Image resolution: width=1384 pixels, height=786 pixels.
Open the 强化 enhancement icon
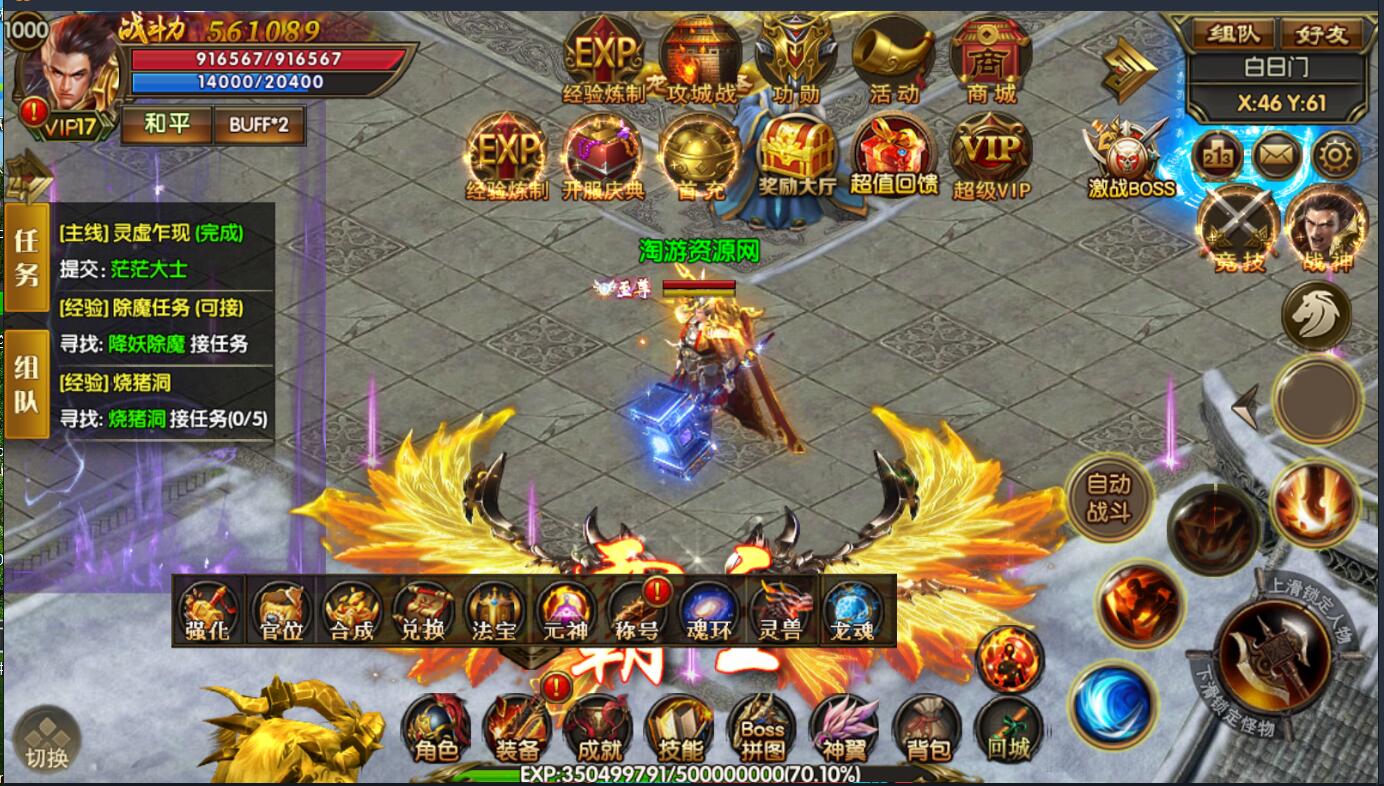tap(208, 611)
